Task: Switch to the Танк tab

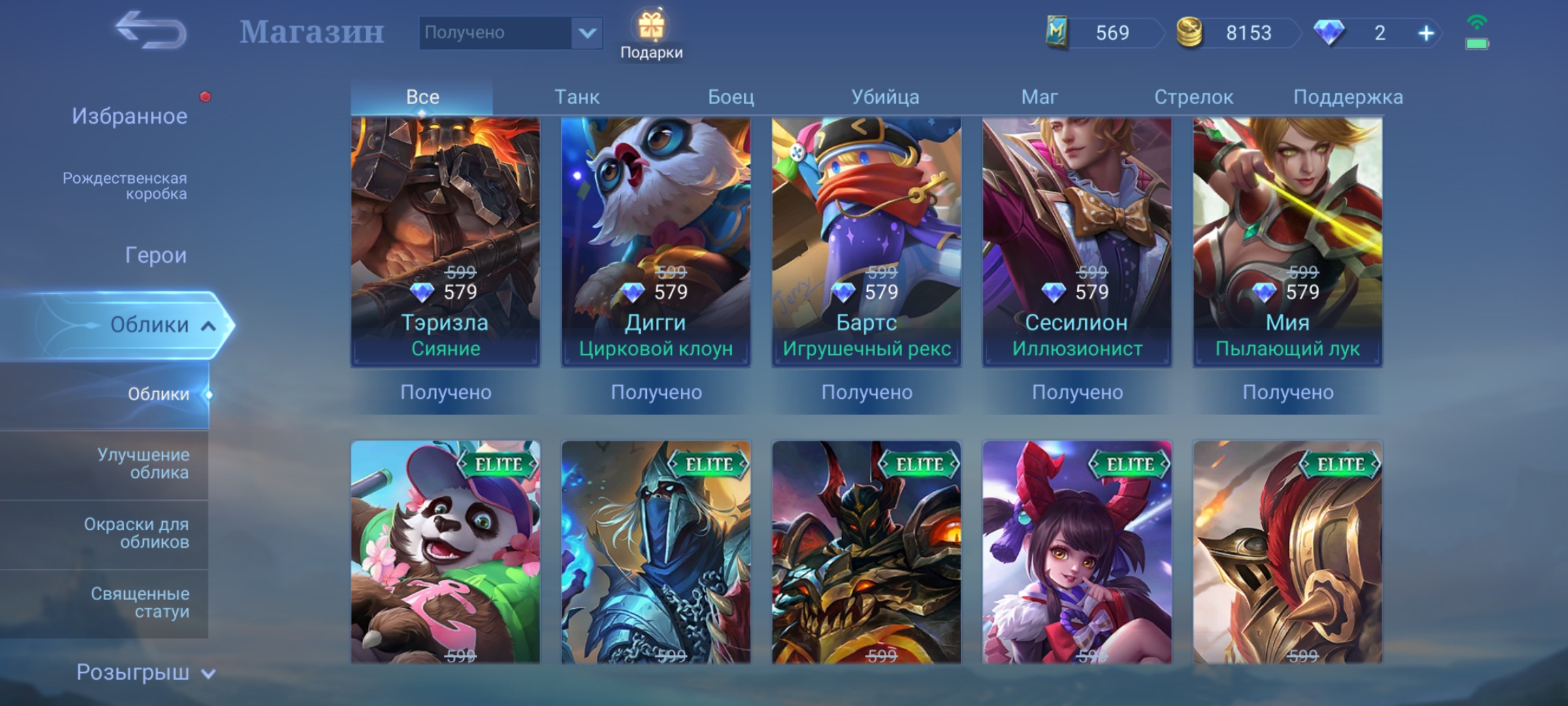Action: tap(577, 97)
